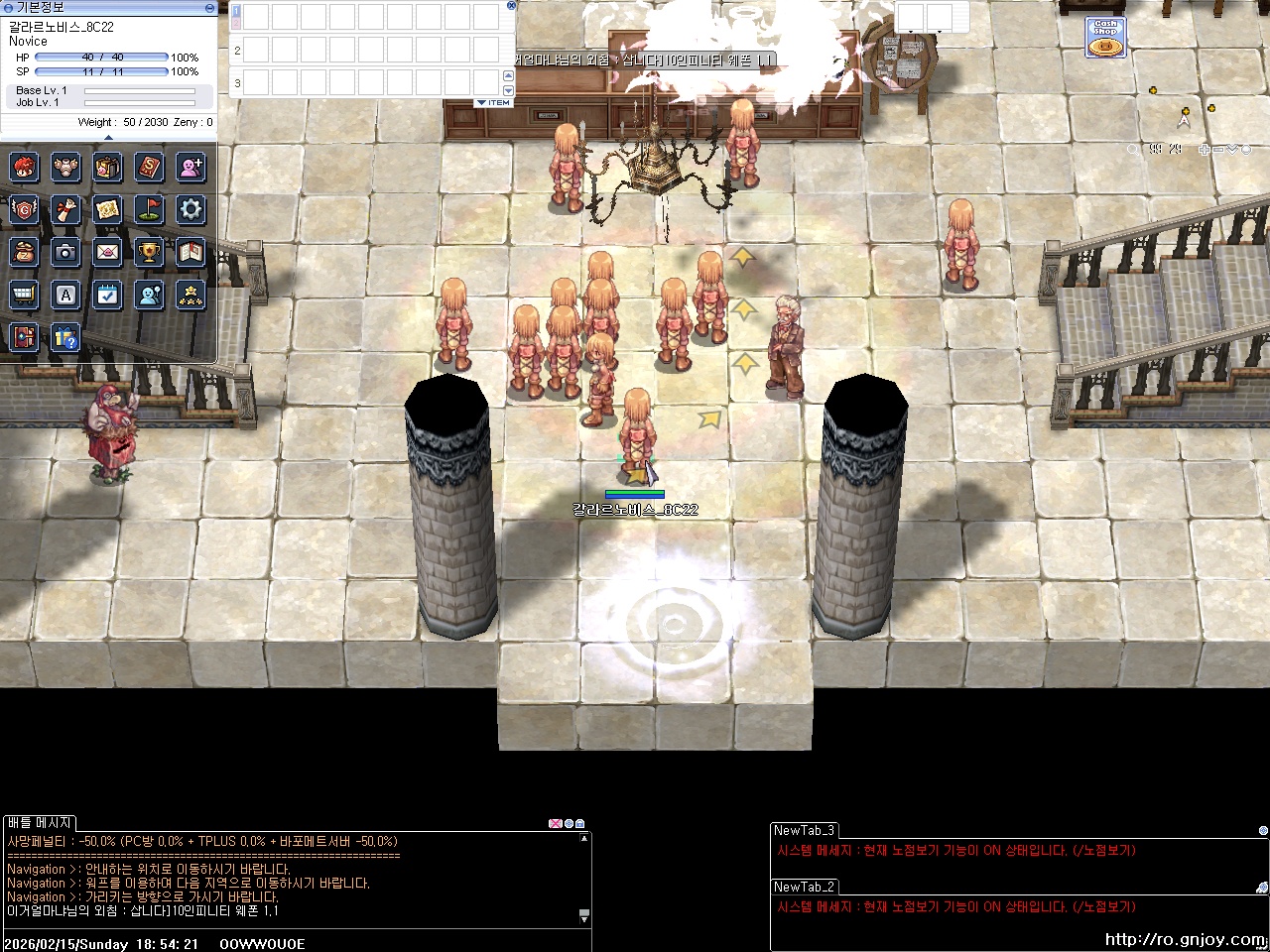Switch to the NewTab_3 chat tab
1270x952 pixels.
[x=804, y=831]
